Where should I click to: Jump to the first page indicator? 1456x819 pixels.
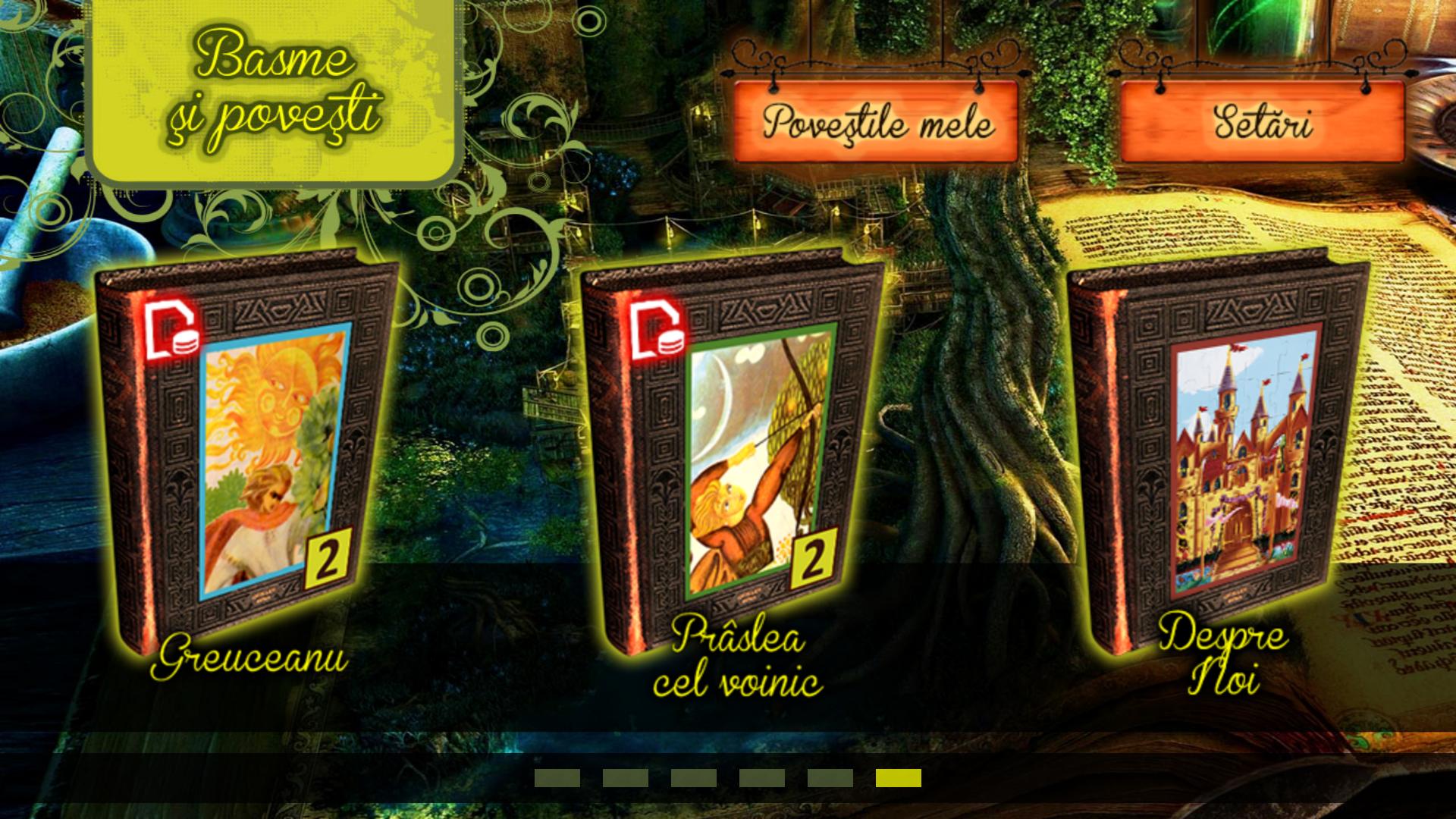click(x=557, y=778)
